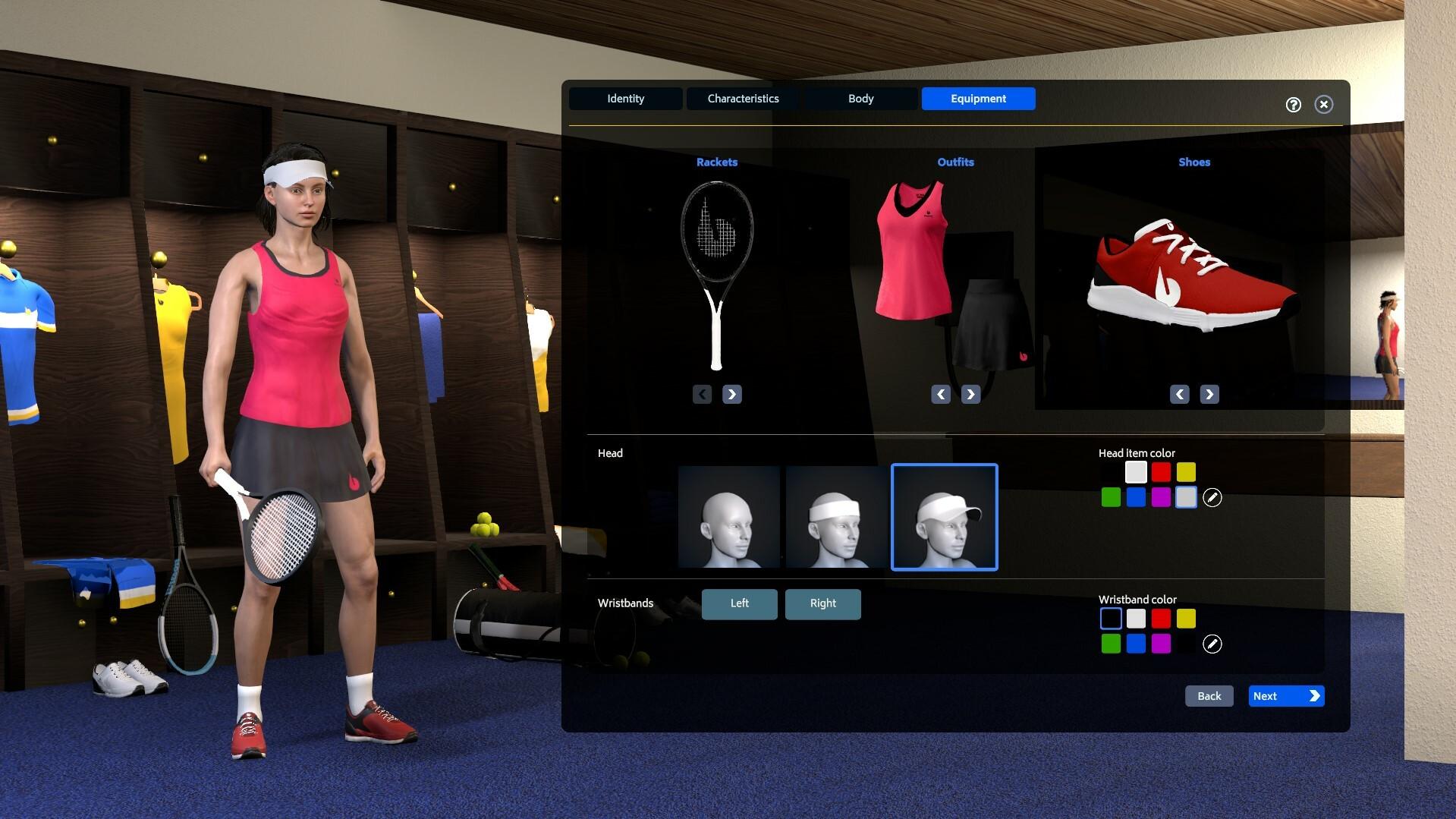Browse to the next outfit
The width and height of the screenshot is (1456, 819).
coord(970,394)
